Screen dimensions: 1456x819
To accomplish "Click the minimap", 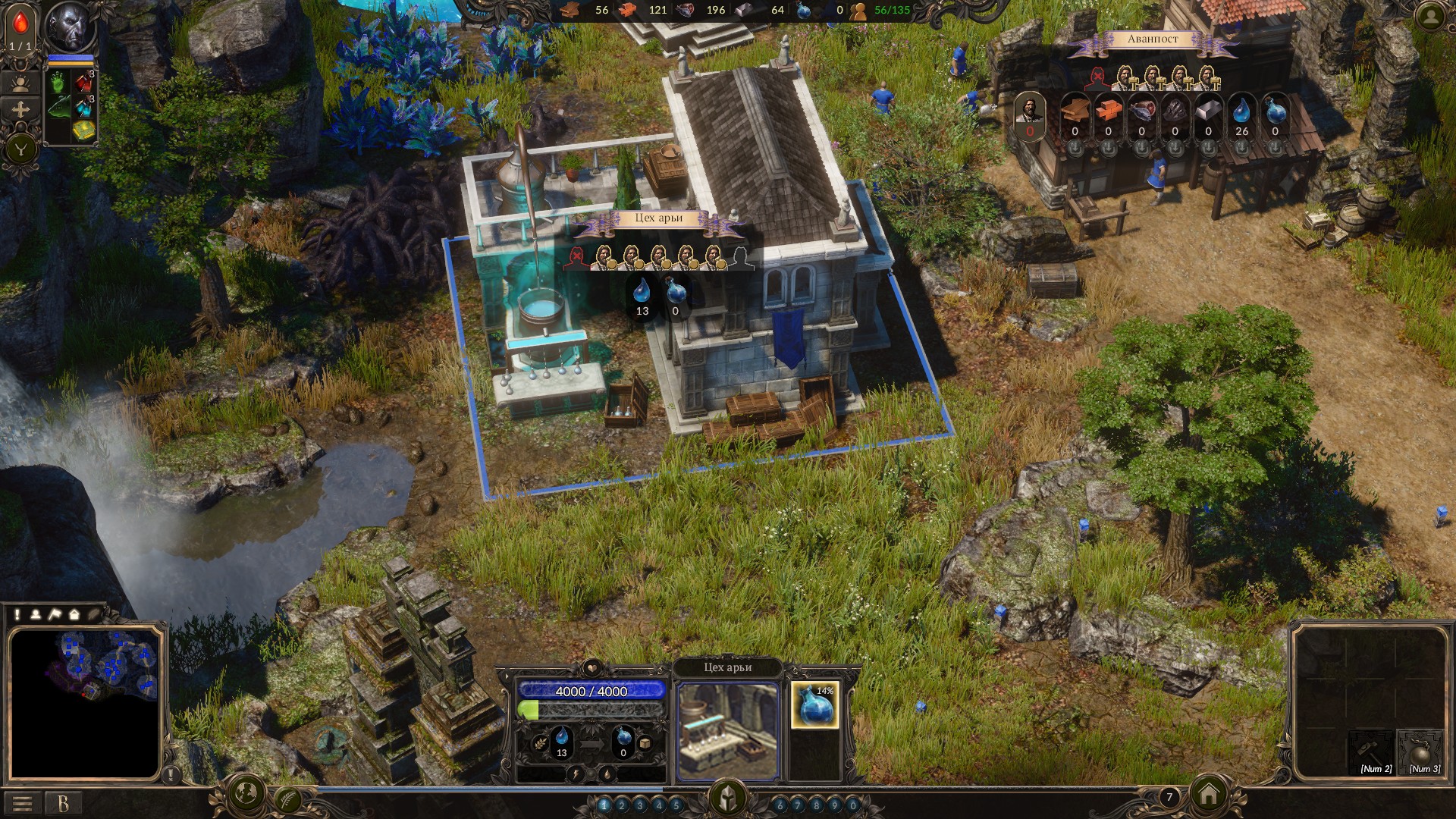I will coord(85,701).
